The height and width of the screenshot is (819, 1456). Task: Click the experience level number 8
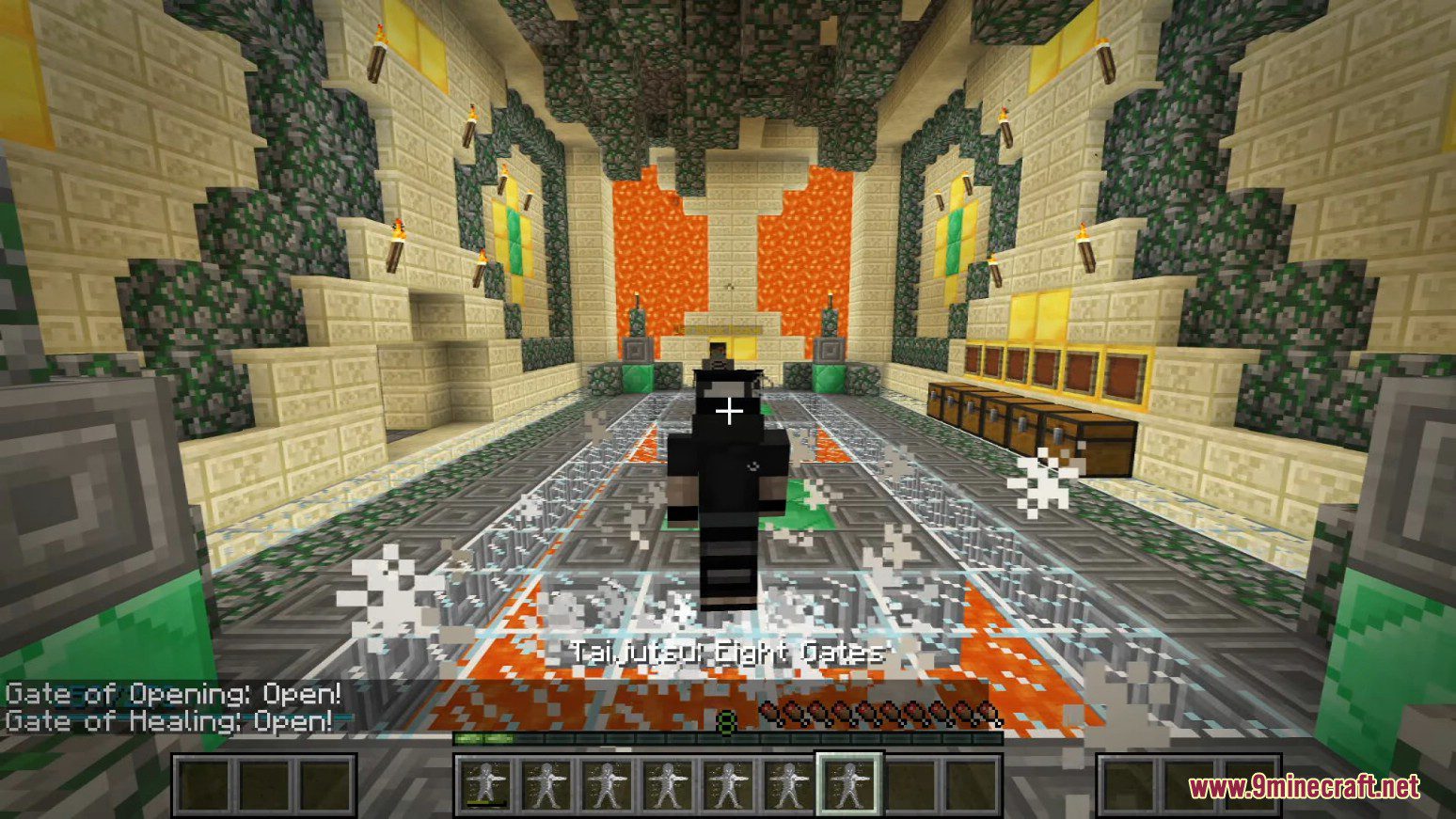727,722
